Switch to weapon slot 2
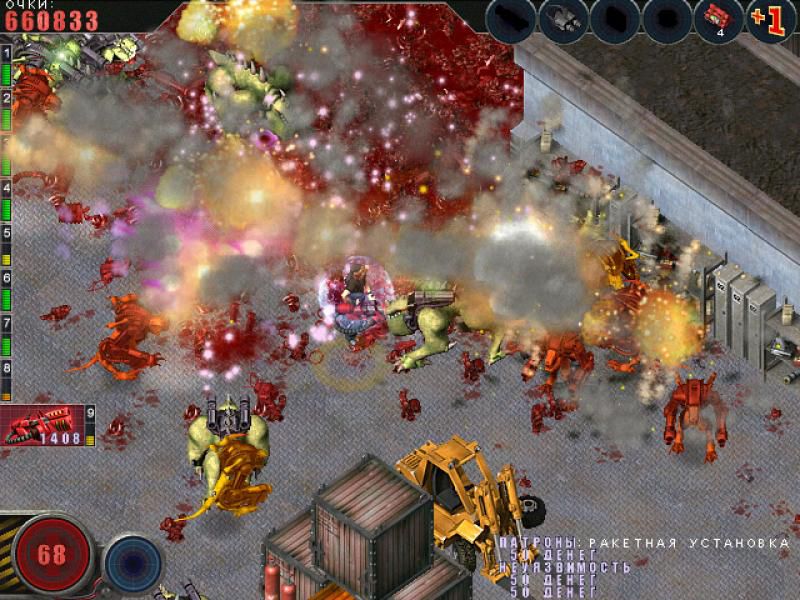Viewport: 800px width, 600px height. [x=6, y=98]
